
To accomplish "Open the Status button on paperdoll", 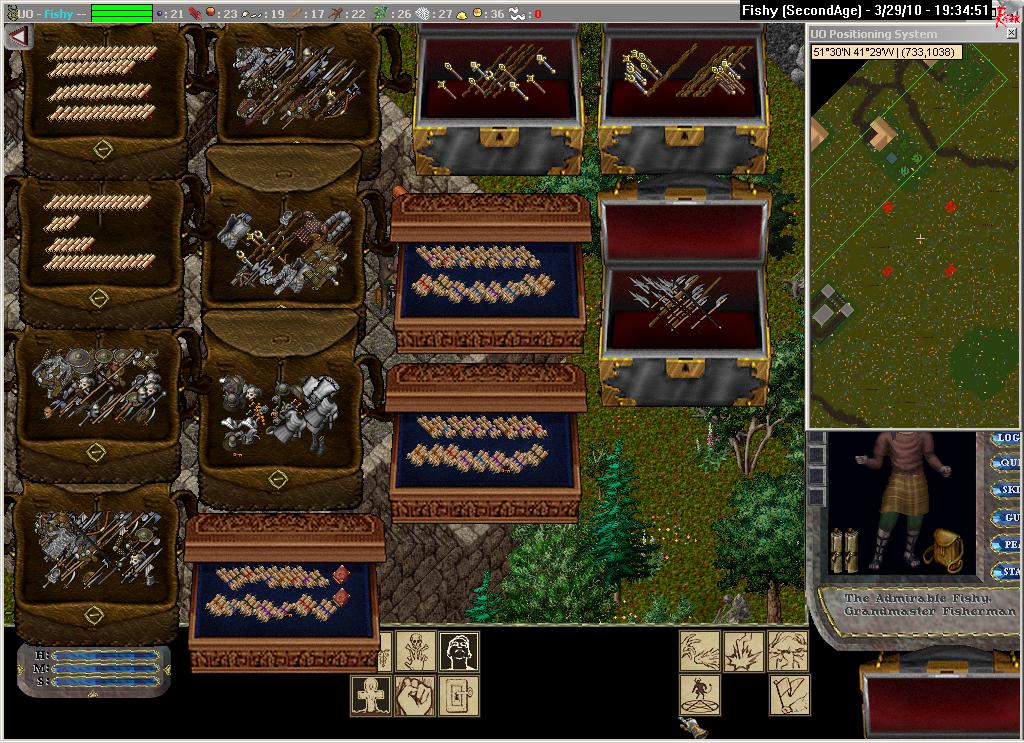I will tap(1006, 572).
